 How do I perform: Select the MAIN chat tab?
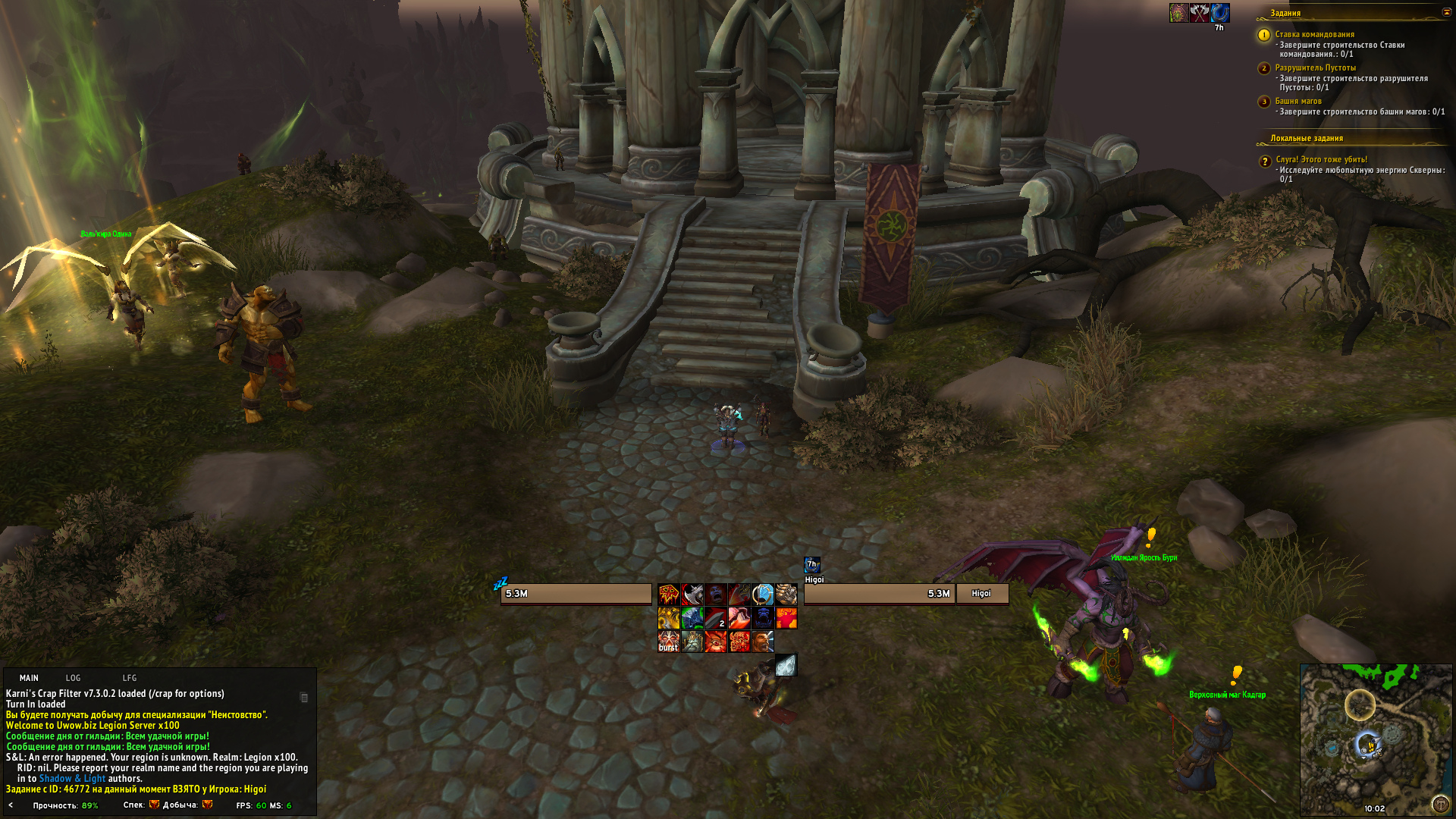click(x=29, y=678)
